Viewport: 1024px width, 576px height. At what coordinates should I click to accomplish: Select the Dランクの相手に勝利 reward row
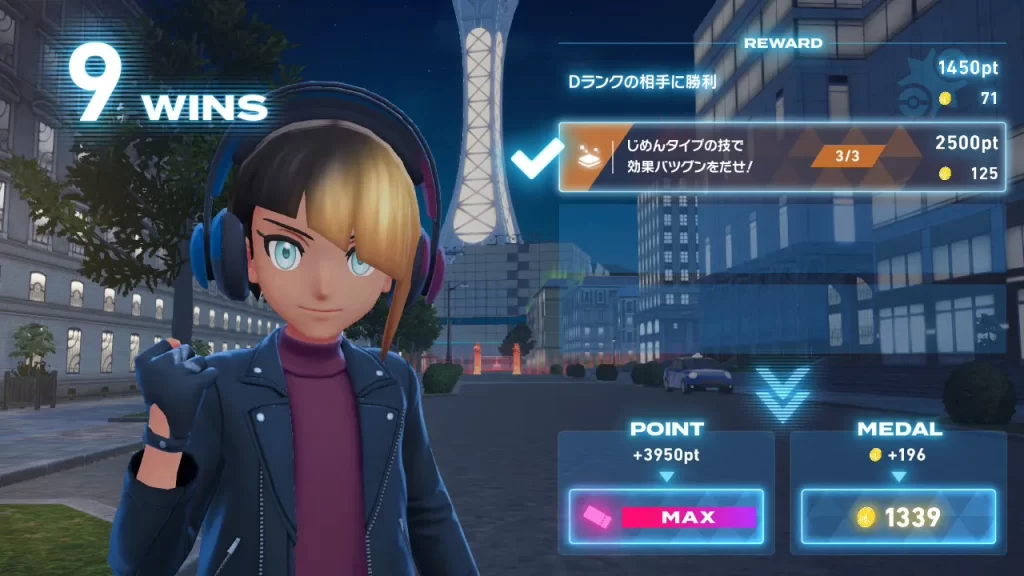point(782,83)
